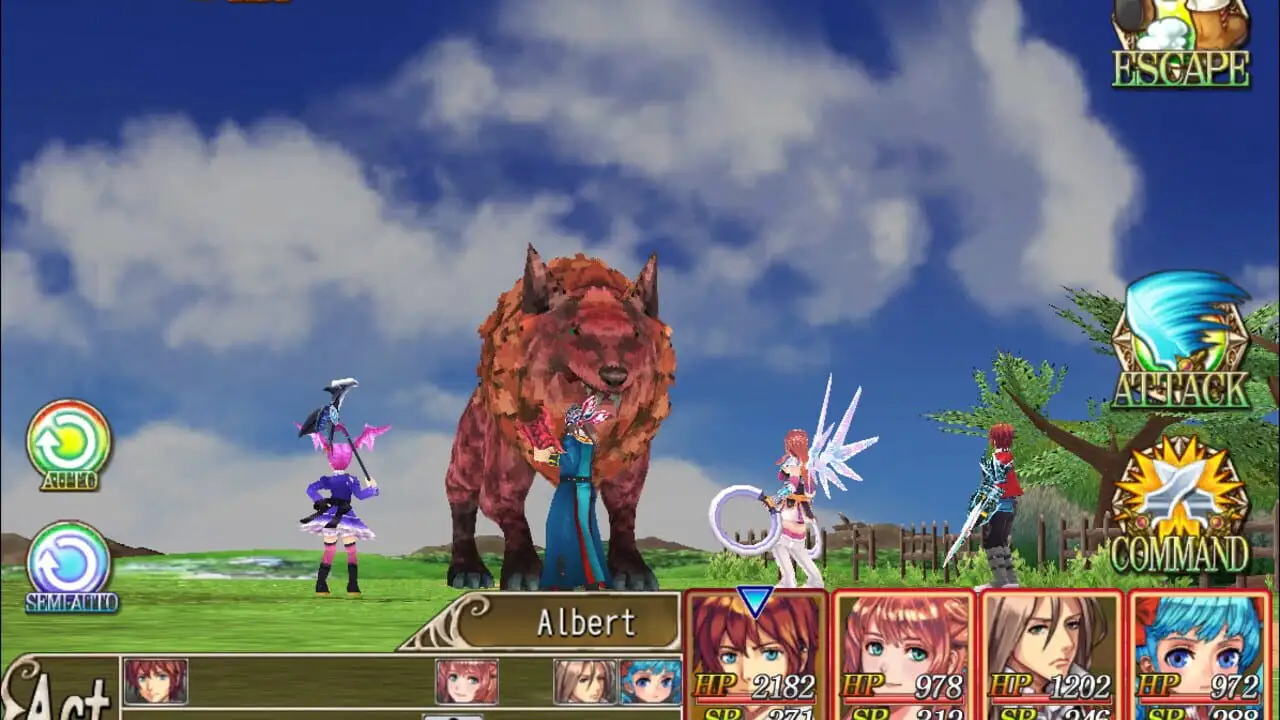This screenshot has height=720, width=1280.
Task: Toggle Auto battle mode
Action: point(68,443)
